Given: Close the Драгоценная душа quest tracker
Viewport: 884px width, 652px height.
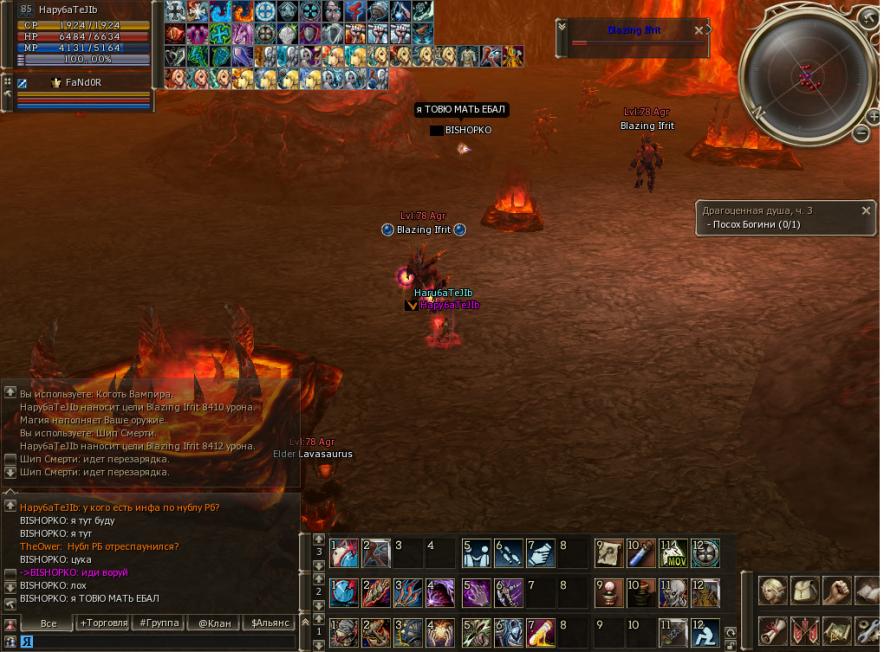Looking at the screenshot, I should (x=866, y=211).
